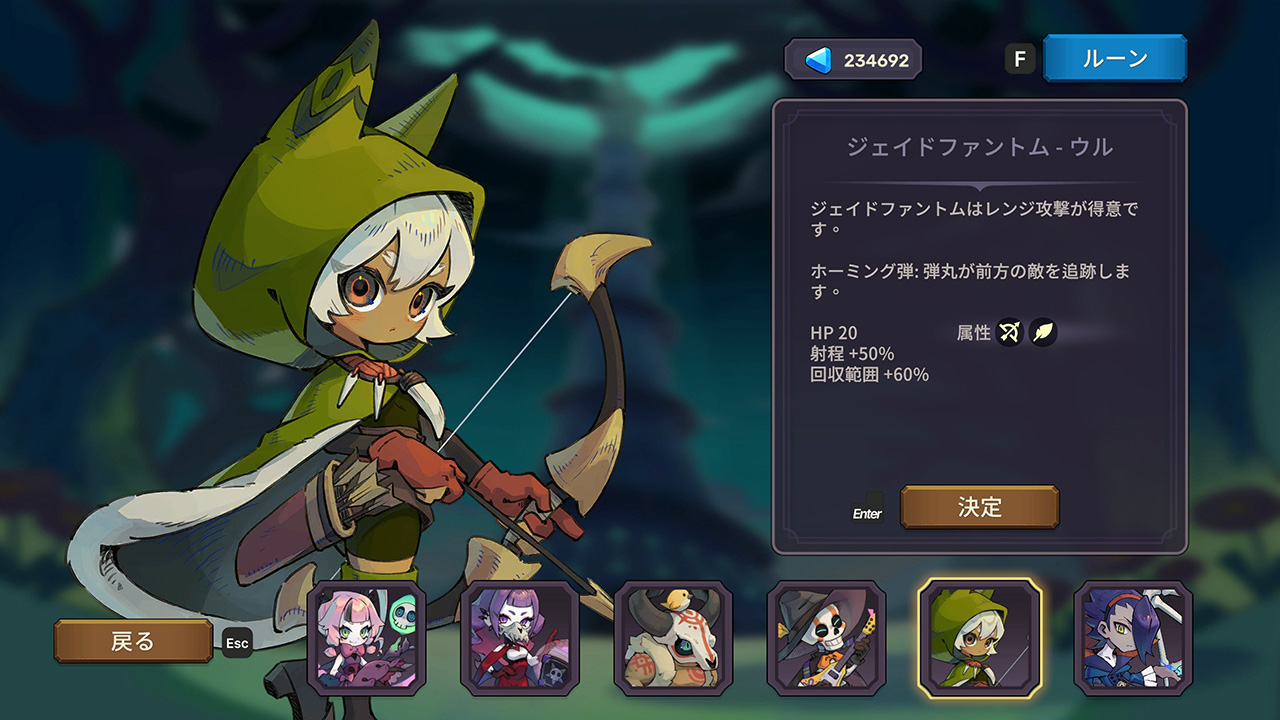1280x720 pixels.
Task: Select the skeleton guitarist in witch hat
Action: [x=826, y=638]
